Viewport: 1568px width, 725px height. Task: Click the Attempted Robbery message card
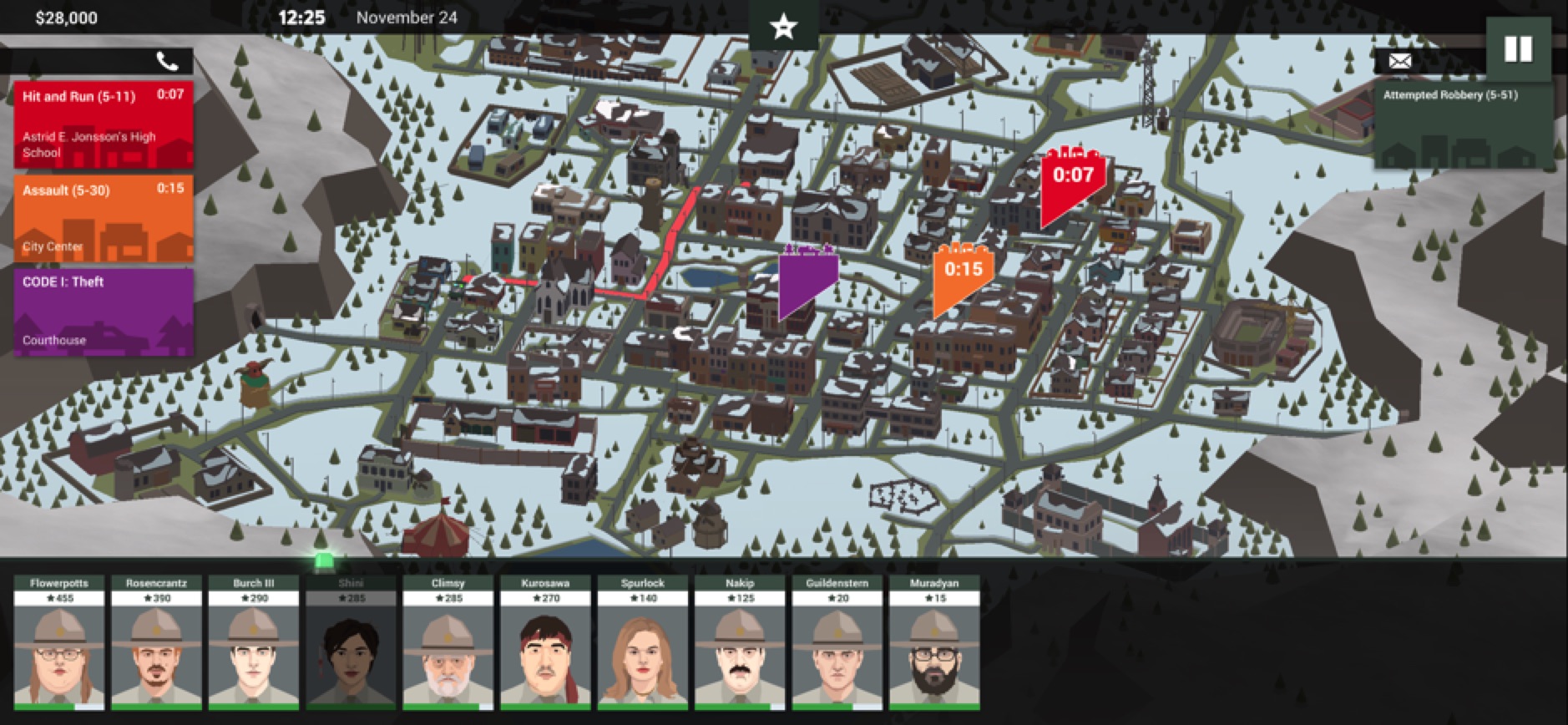[1463, 125]
